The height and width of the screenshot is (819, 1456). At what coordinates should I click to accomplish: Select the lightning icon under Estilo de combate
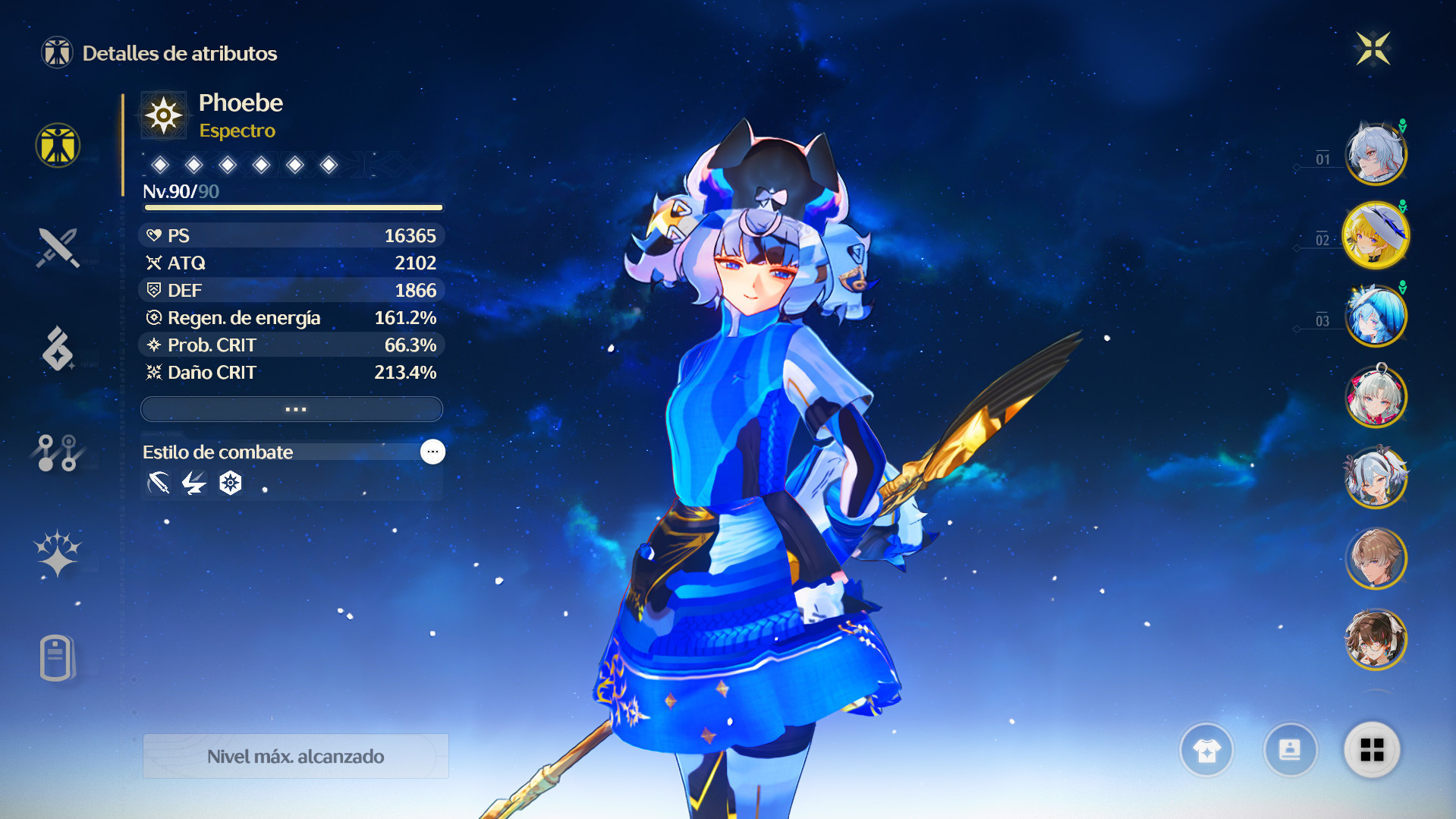194,482
